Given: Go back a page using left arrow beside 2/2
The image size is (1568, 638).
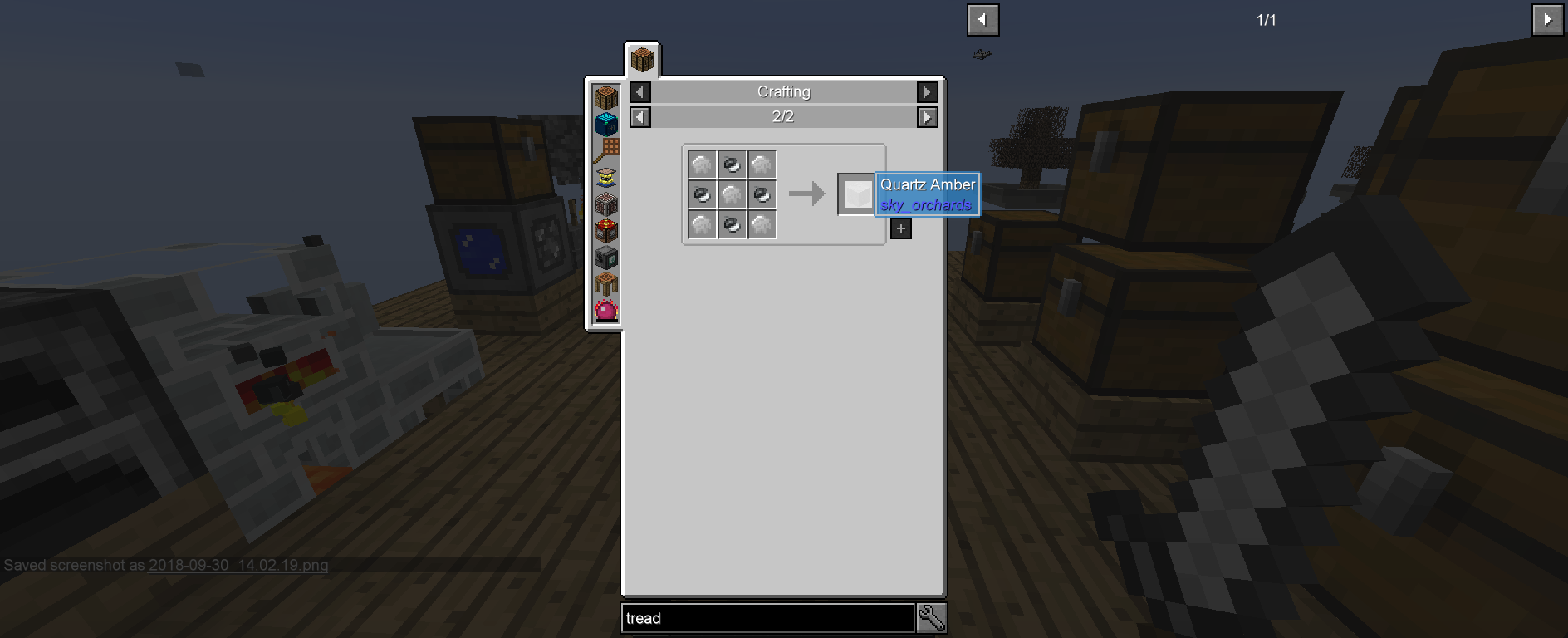Looking at the screenshot, I should point(639,117).
